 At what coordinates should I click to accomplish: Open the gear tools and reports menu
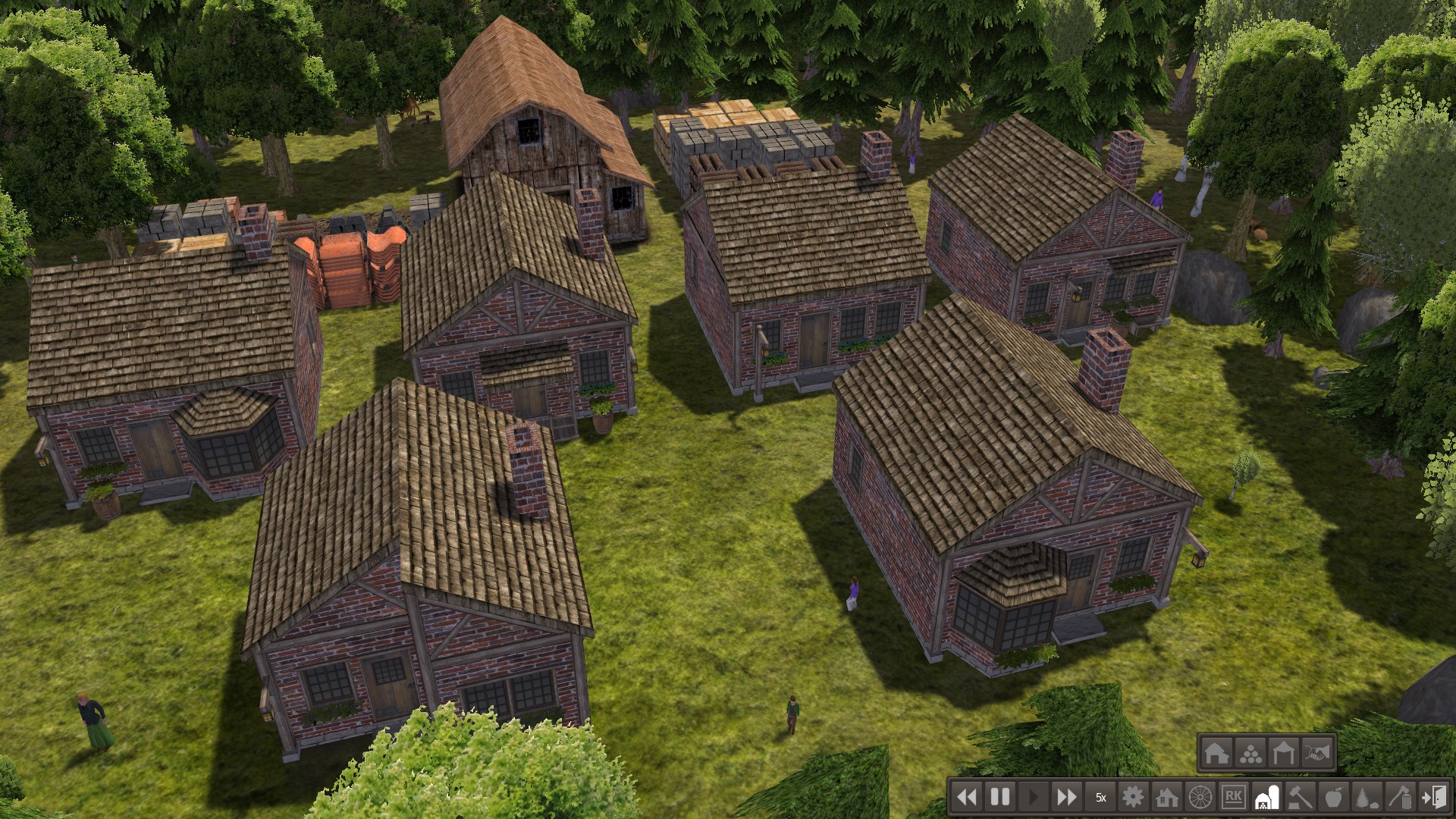click(1133, 797)
